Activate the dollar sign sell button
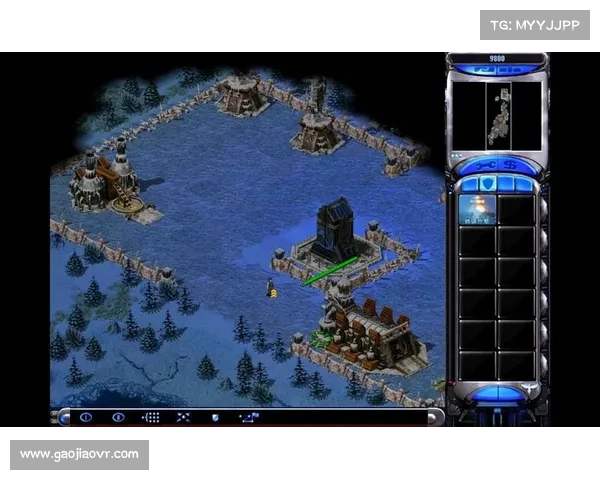This screenshot has height=480, width=600. pos(513,165)
